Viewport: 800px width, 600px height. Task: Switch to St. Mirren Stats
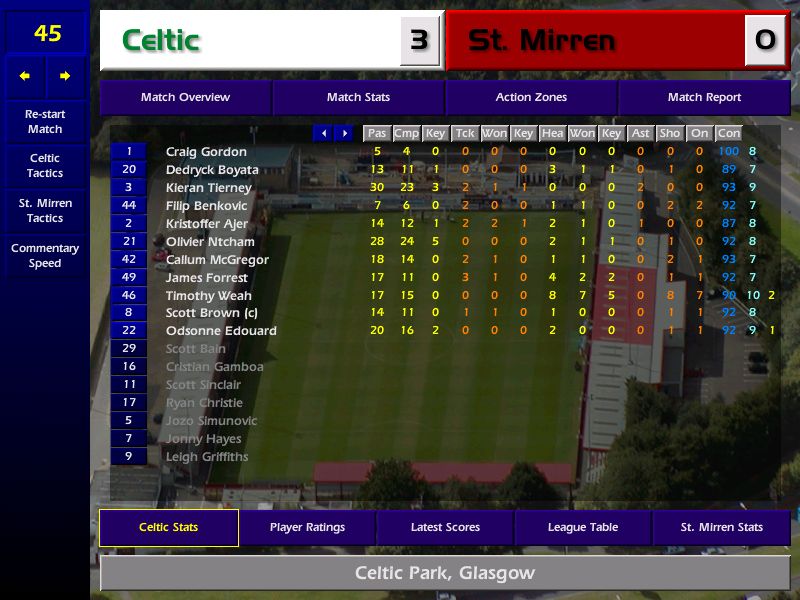point(721,527)
